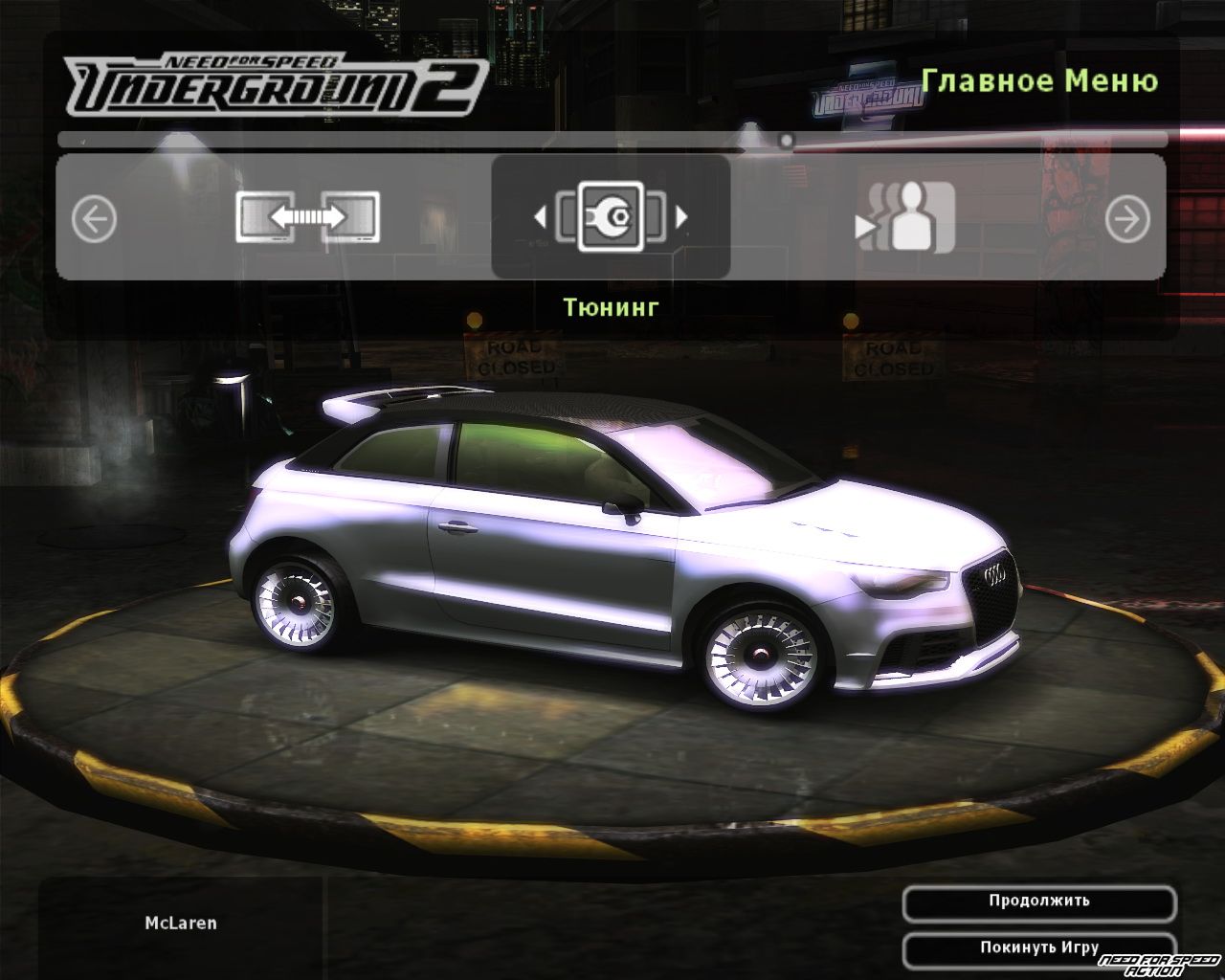This screenshot has width=1225, height=980.
Task: Select the two-screens swap icon
Action: pyautogui.click(x=308, y=217)
